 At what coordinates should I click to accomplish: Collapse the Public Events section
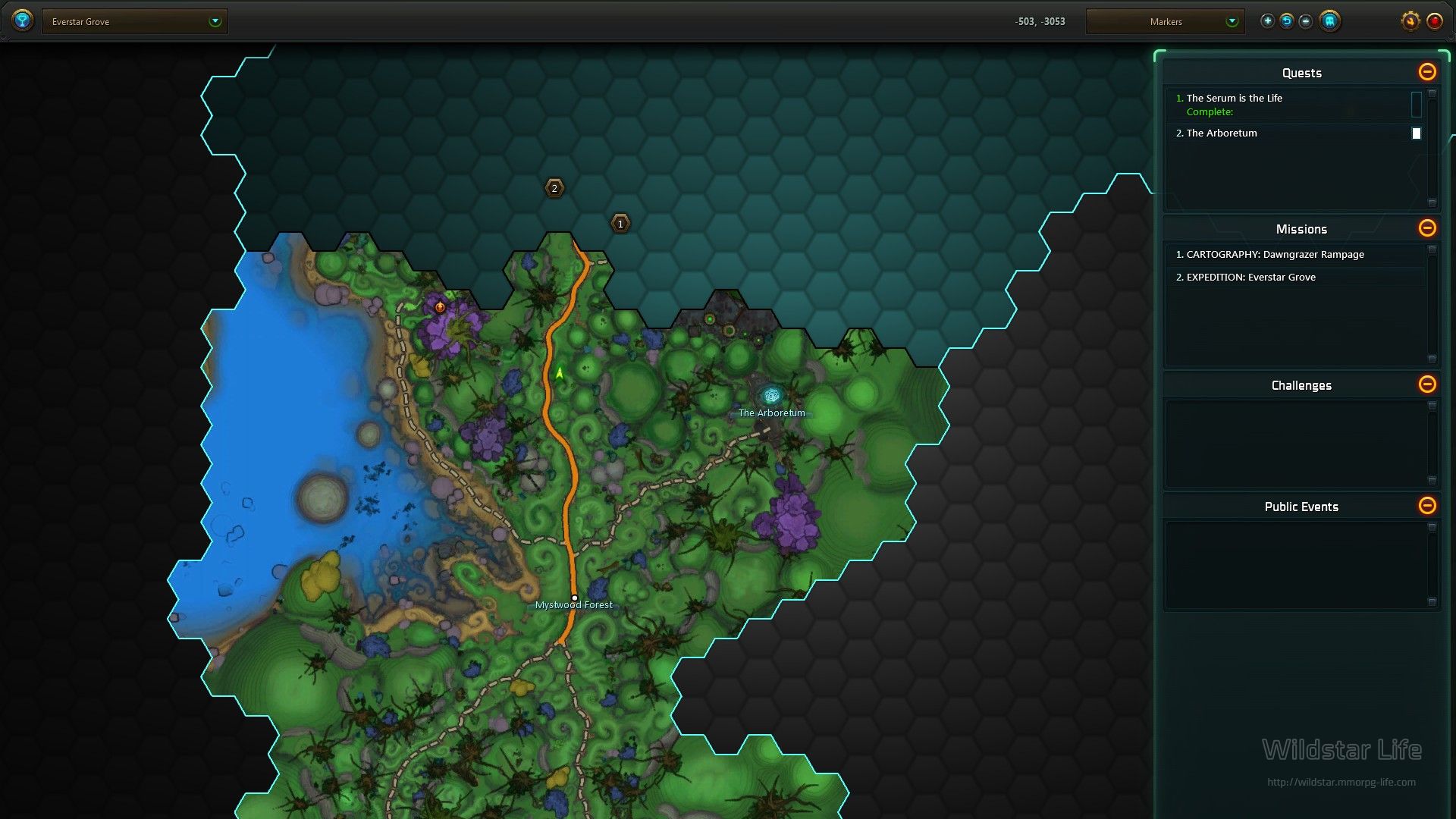[1426, 506]
